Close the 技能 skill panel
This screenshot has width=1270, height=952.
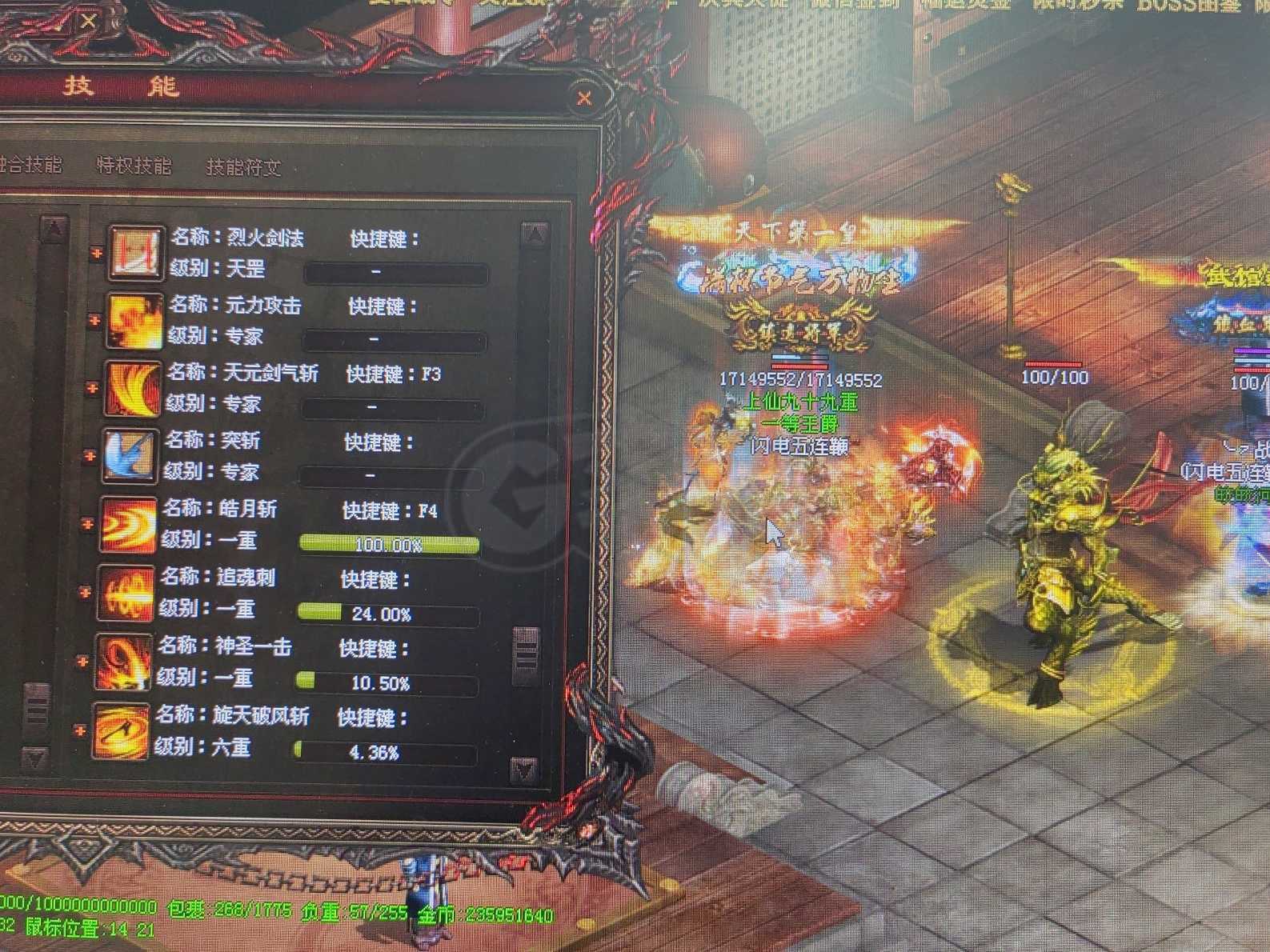[585, 99]
